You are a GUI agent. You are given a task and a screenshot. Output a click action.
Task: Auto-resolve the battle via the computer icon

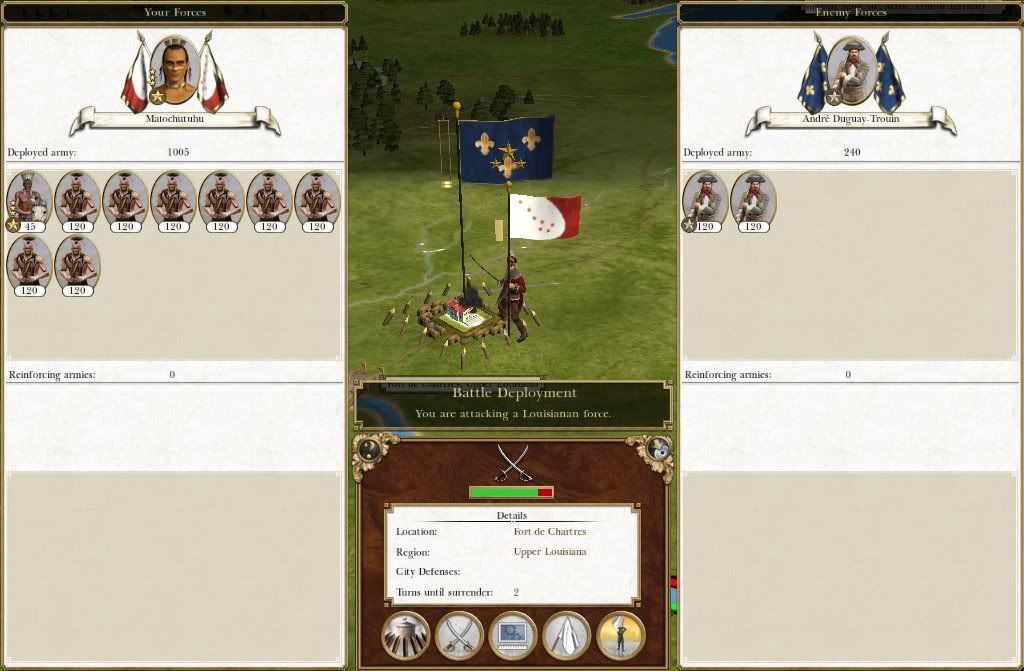click(513, 635)
